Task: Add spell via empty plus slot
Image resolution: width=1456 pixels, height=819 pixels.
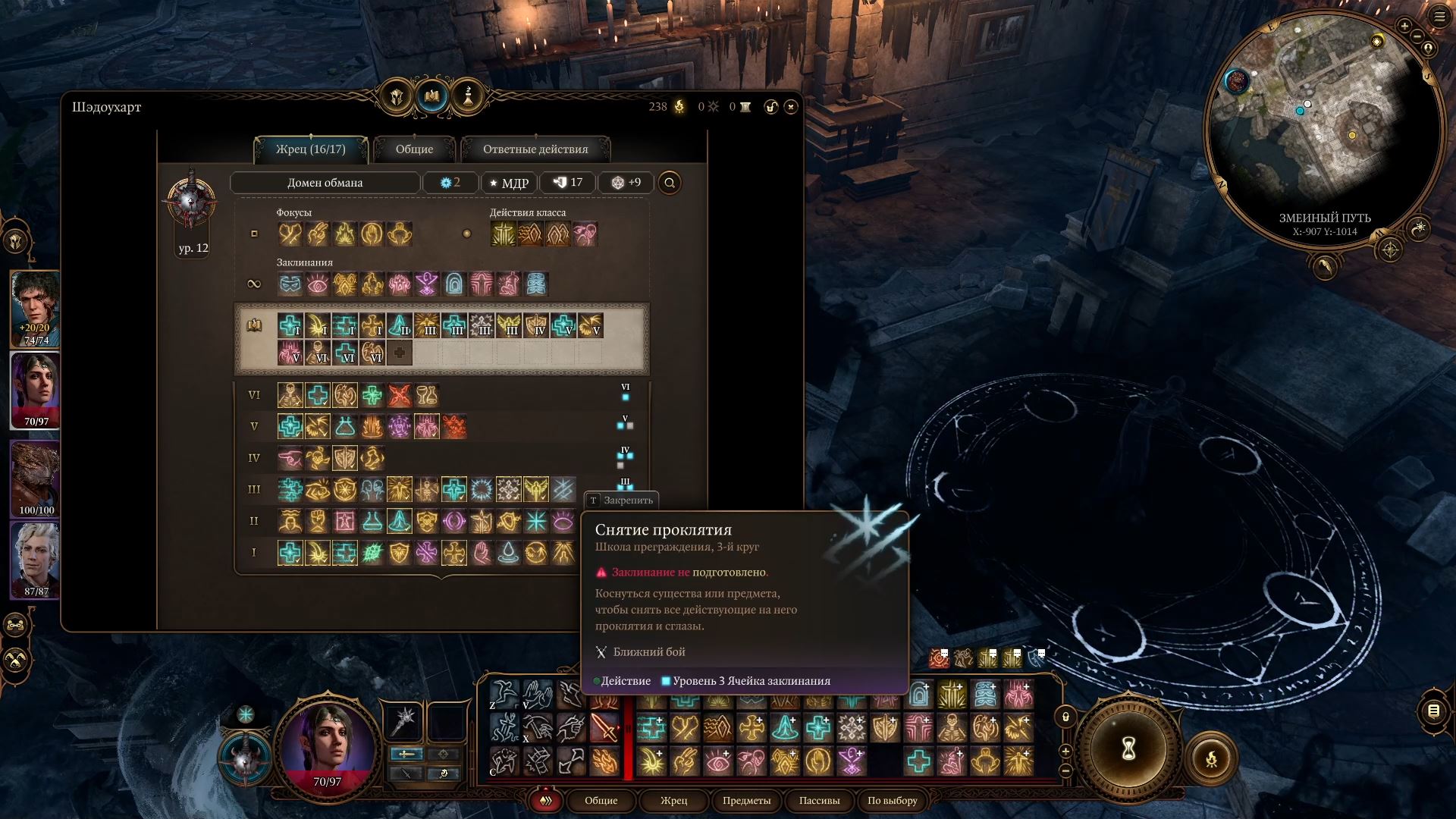Action: pyautogui.click(x=400, y=353)
